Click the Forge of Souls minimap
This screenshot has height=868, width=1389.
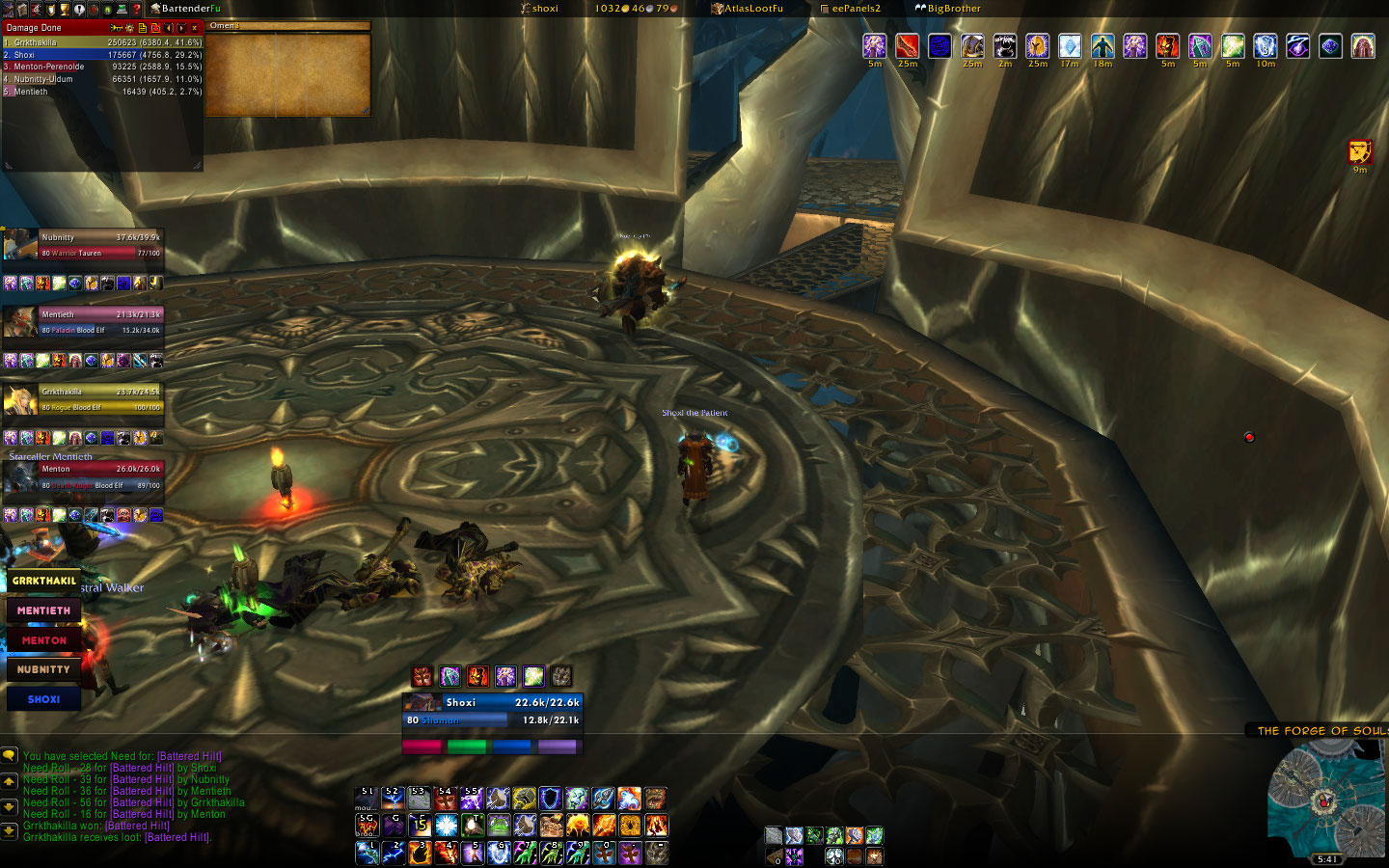click(1326, 799)
